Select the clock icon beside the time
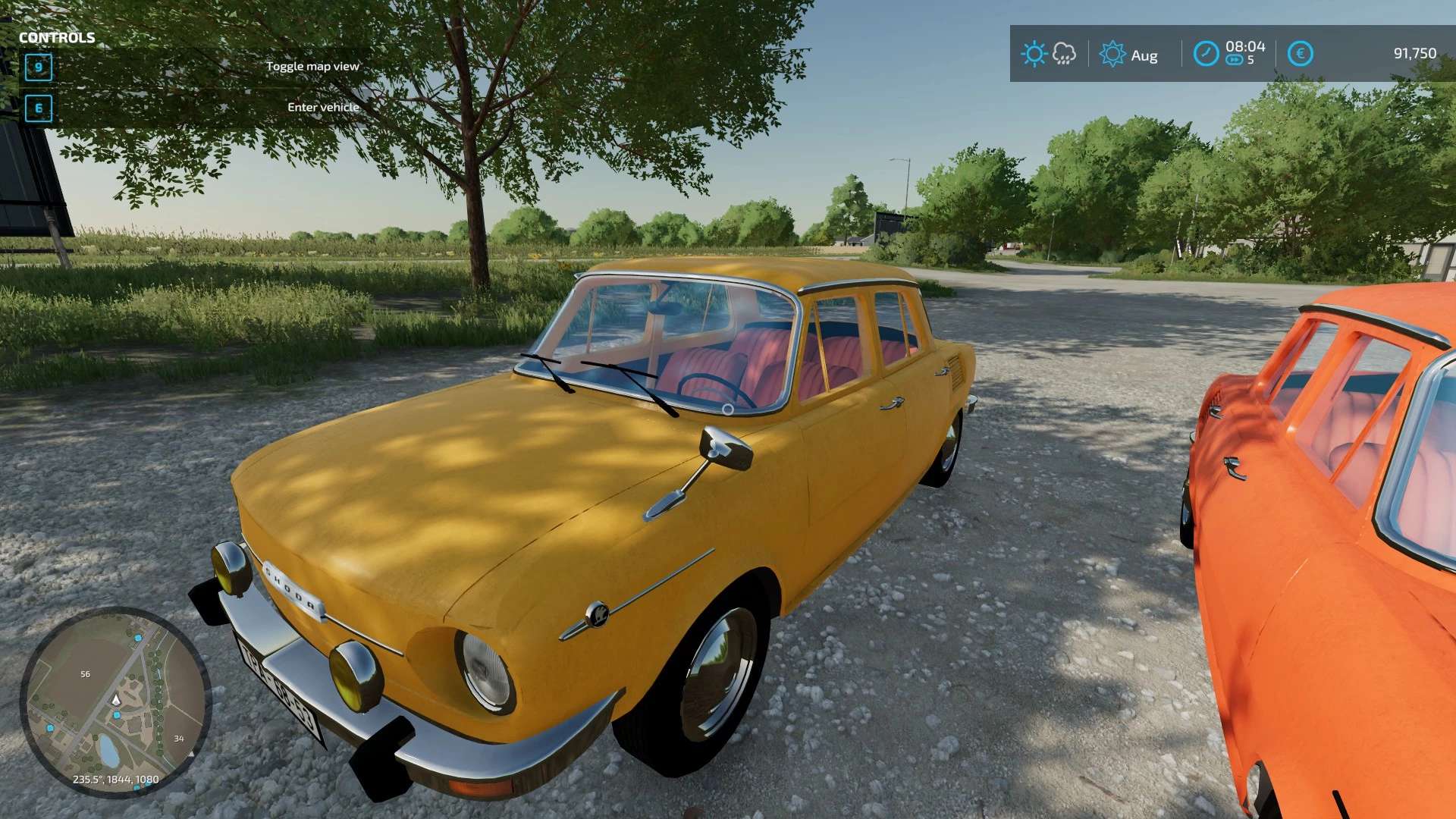Viewport: 1456px width, 819px height. click(1206, 54)
